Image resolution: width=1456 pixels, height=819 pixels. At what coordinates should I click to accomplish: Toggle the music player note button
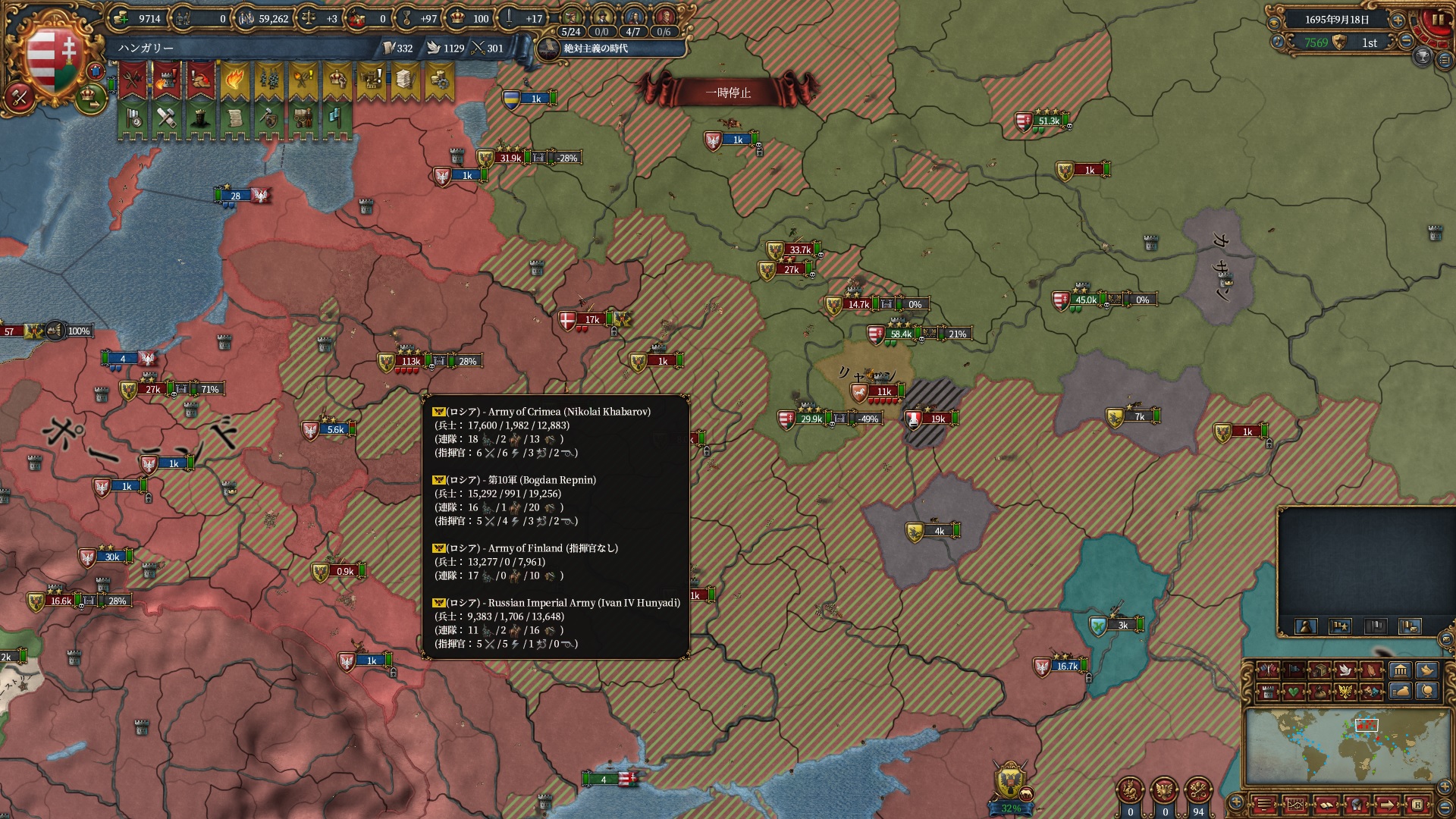(1277, 42)
